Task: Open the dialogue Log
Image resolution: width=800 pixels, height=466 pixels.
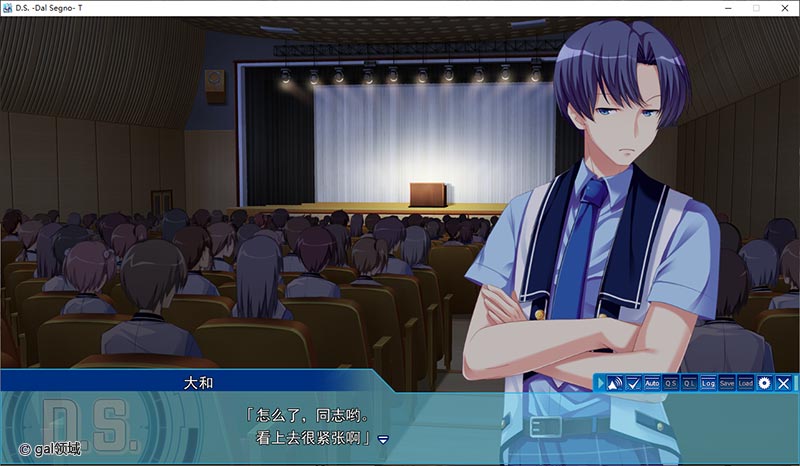Action: tap(708, 383)
